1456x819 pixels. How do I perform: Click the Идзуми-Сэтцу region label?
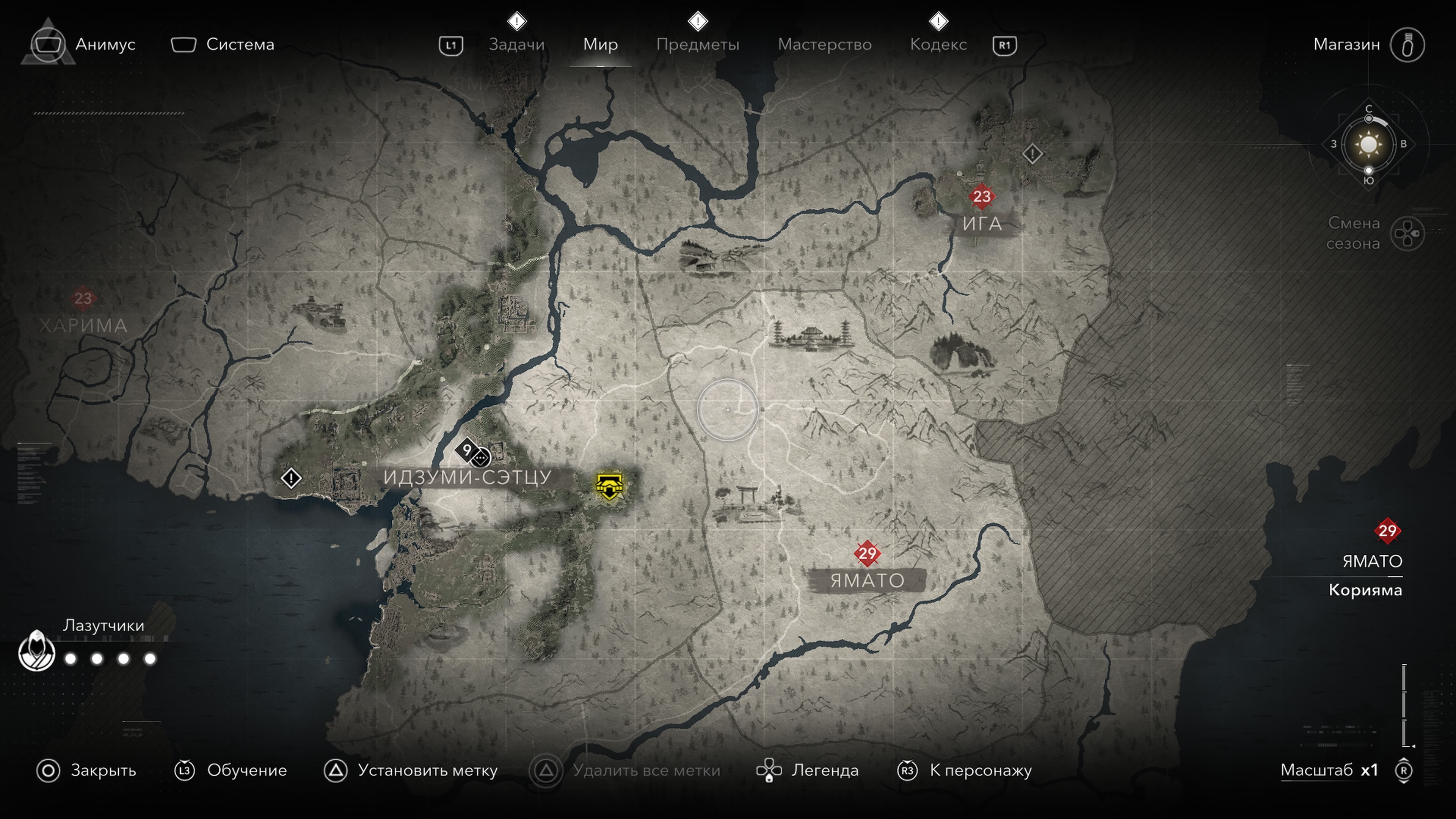click(x=467, y=477)
